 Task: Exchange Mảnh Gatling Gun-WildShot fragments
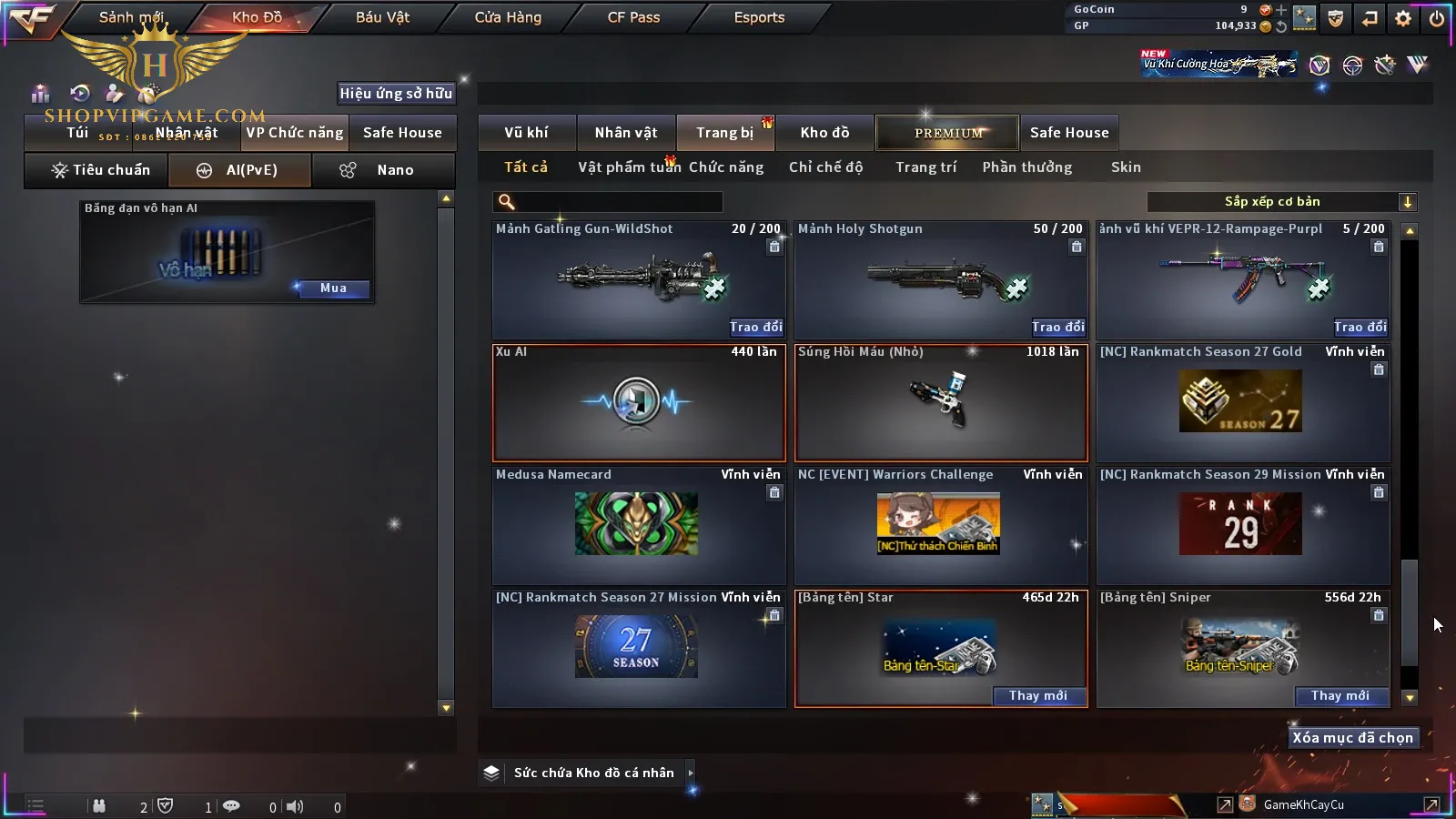(x=755, y=327)
